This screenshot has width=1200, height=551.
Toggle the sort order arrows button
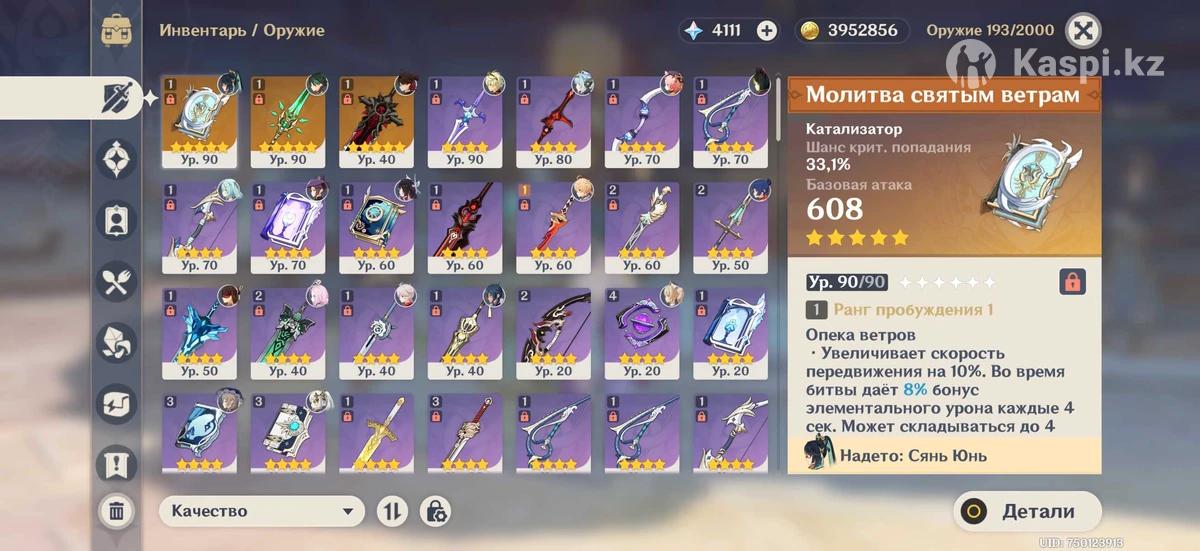tap(392, 511)
